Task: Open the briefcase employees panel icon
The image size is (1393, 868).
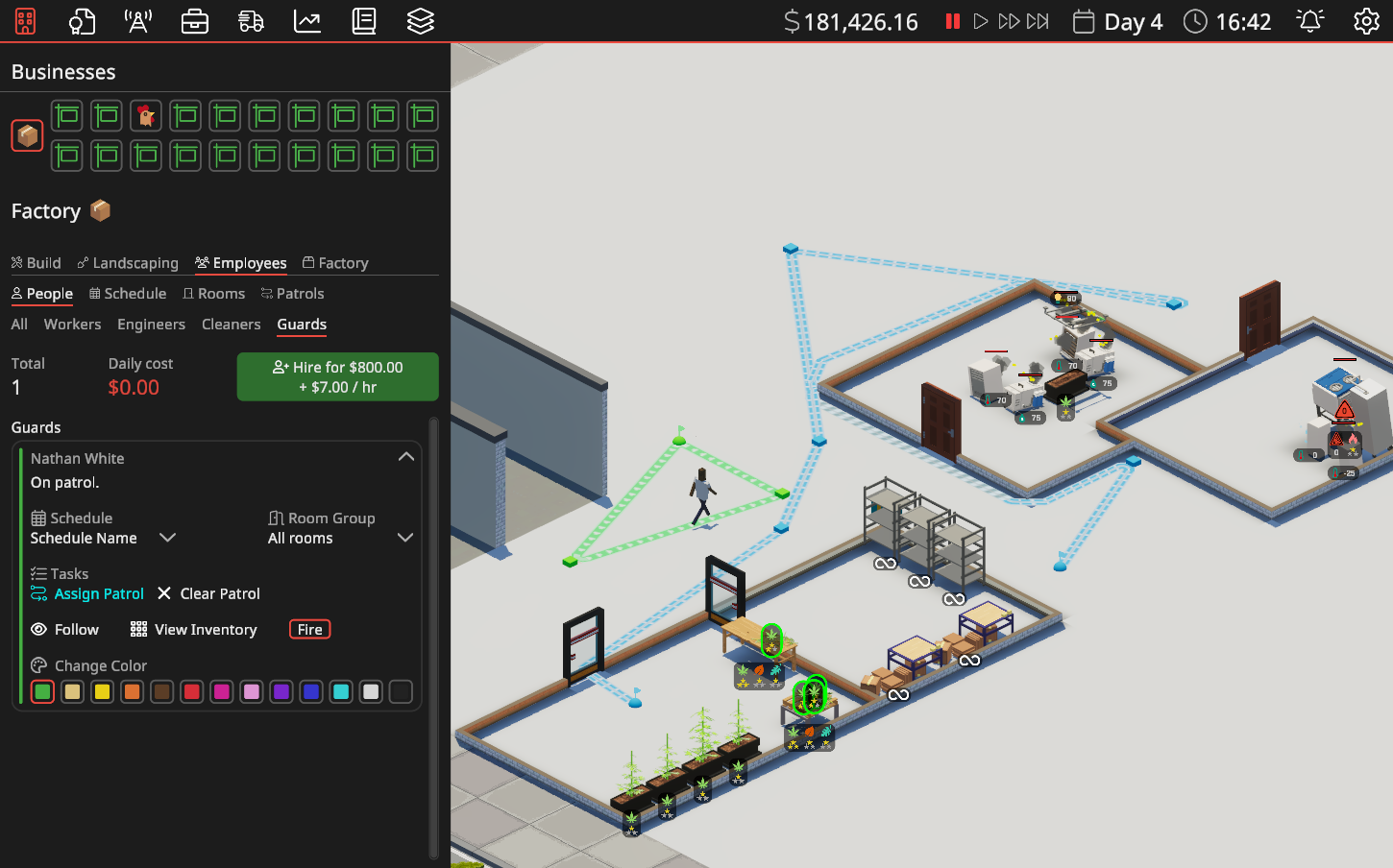Action: (194, 20)
